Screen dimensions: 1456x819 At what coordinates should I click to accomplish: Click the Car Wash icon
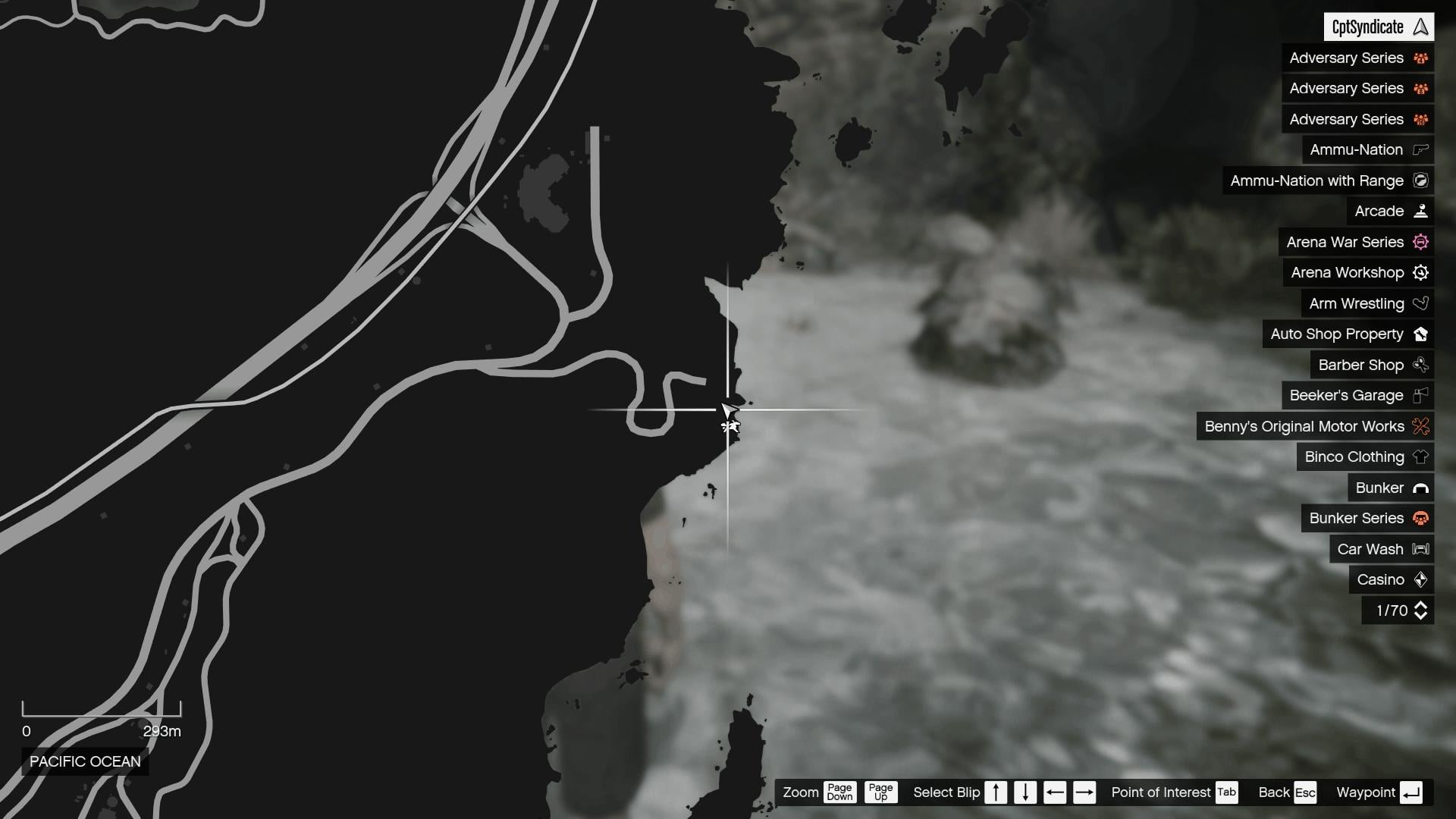(x=1420, y=548)
